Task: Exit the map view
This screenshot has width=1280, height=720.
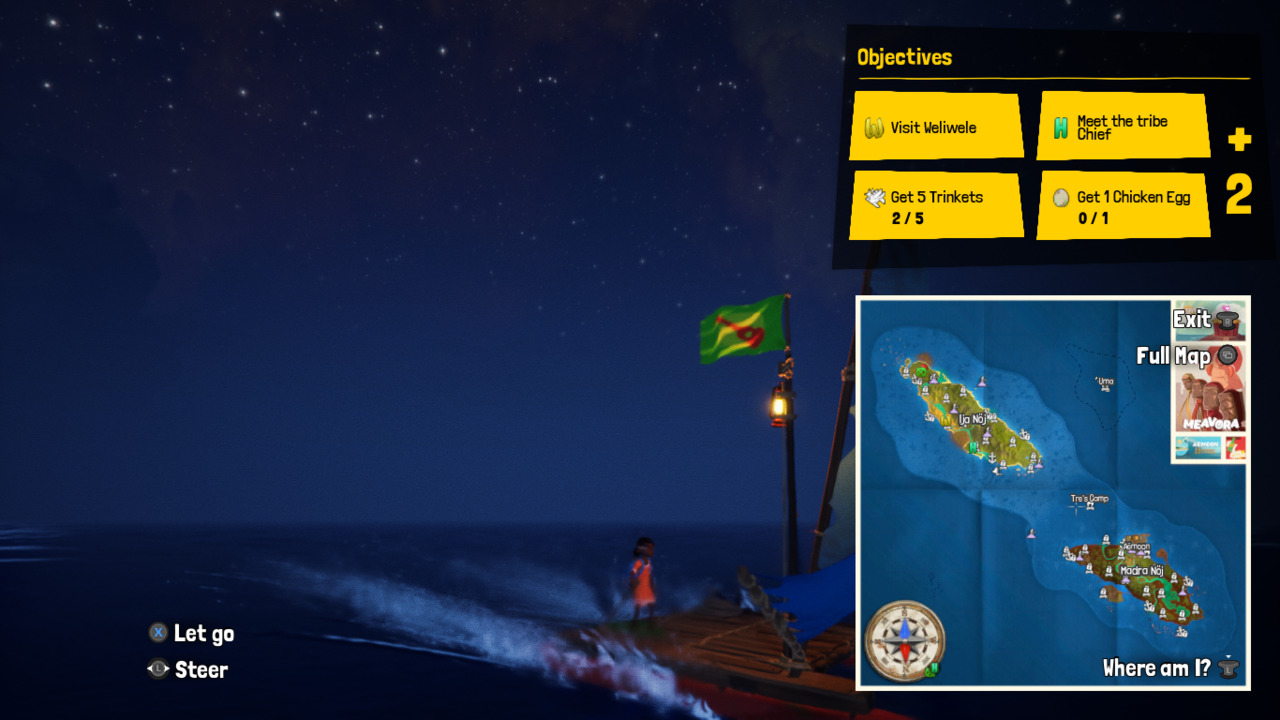Action: point(1208,320)
